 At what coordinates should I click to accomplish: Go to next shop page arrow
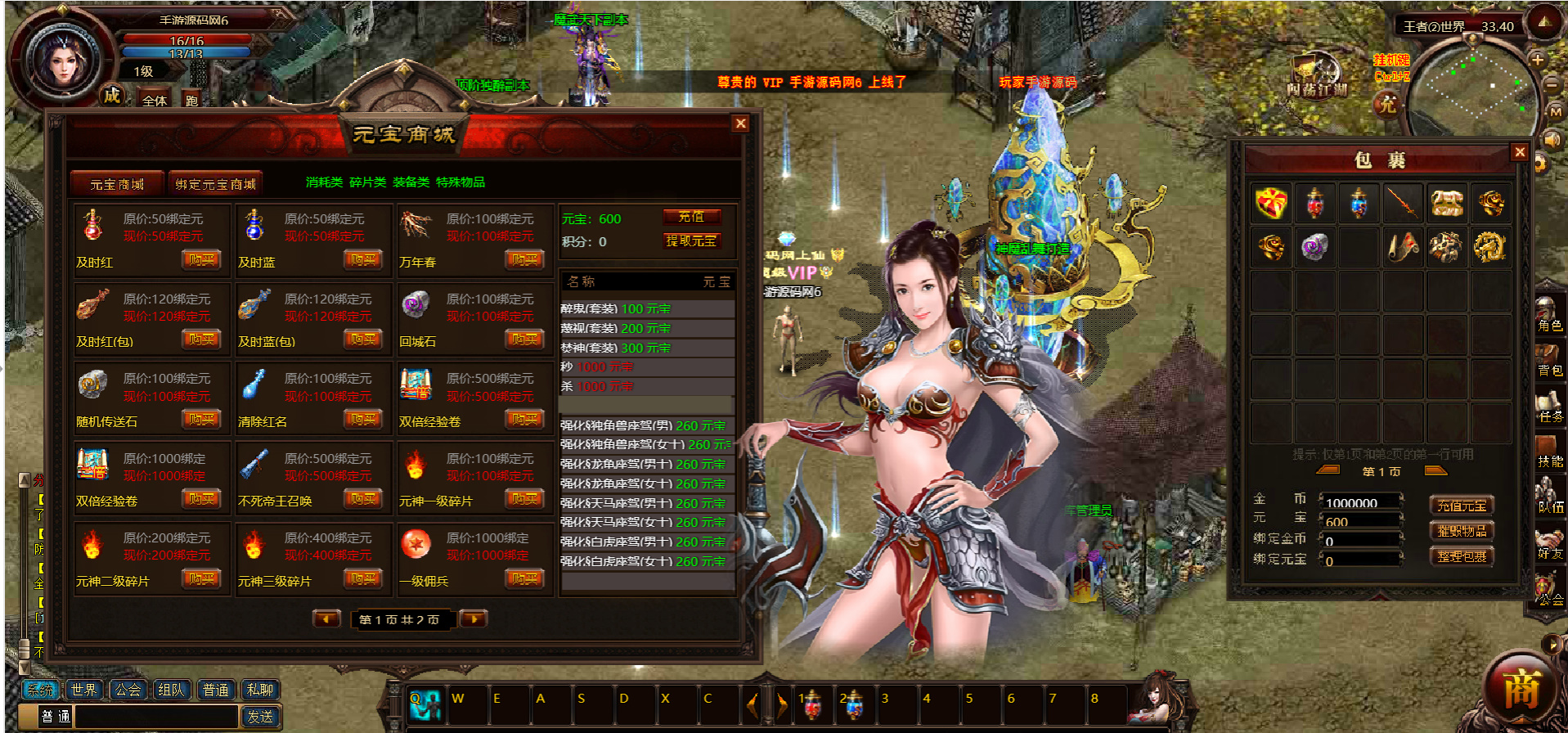tap(474, 618)
